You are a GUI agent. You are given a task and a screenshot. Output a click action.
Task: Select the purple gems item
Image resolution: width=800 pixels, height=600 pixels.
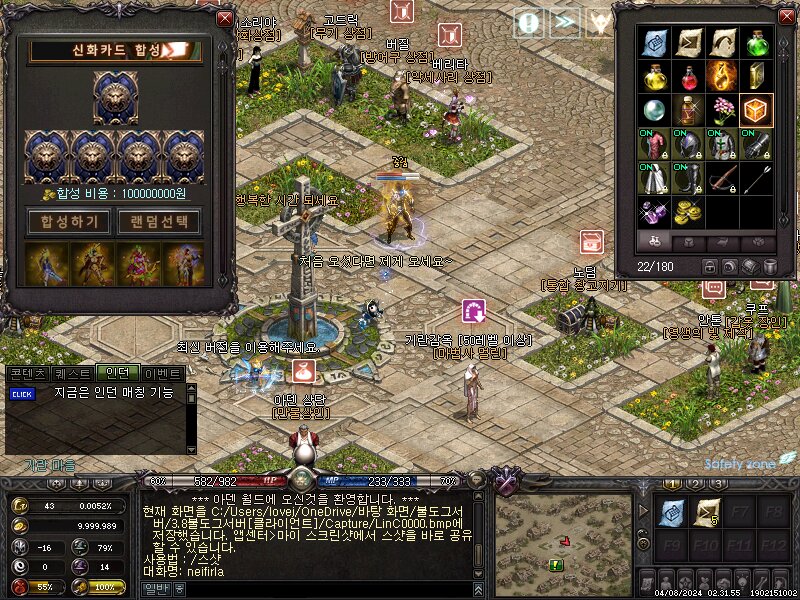[655, 212]
